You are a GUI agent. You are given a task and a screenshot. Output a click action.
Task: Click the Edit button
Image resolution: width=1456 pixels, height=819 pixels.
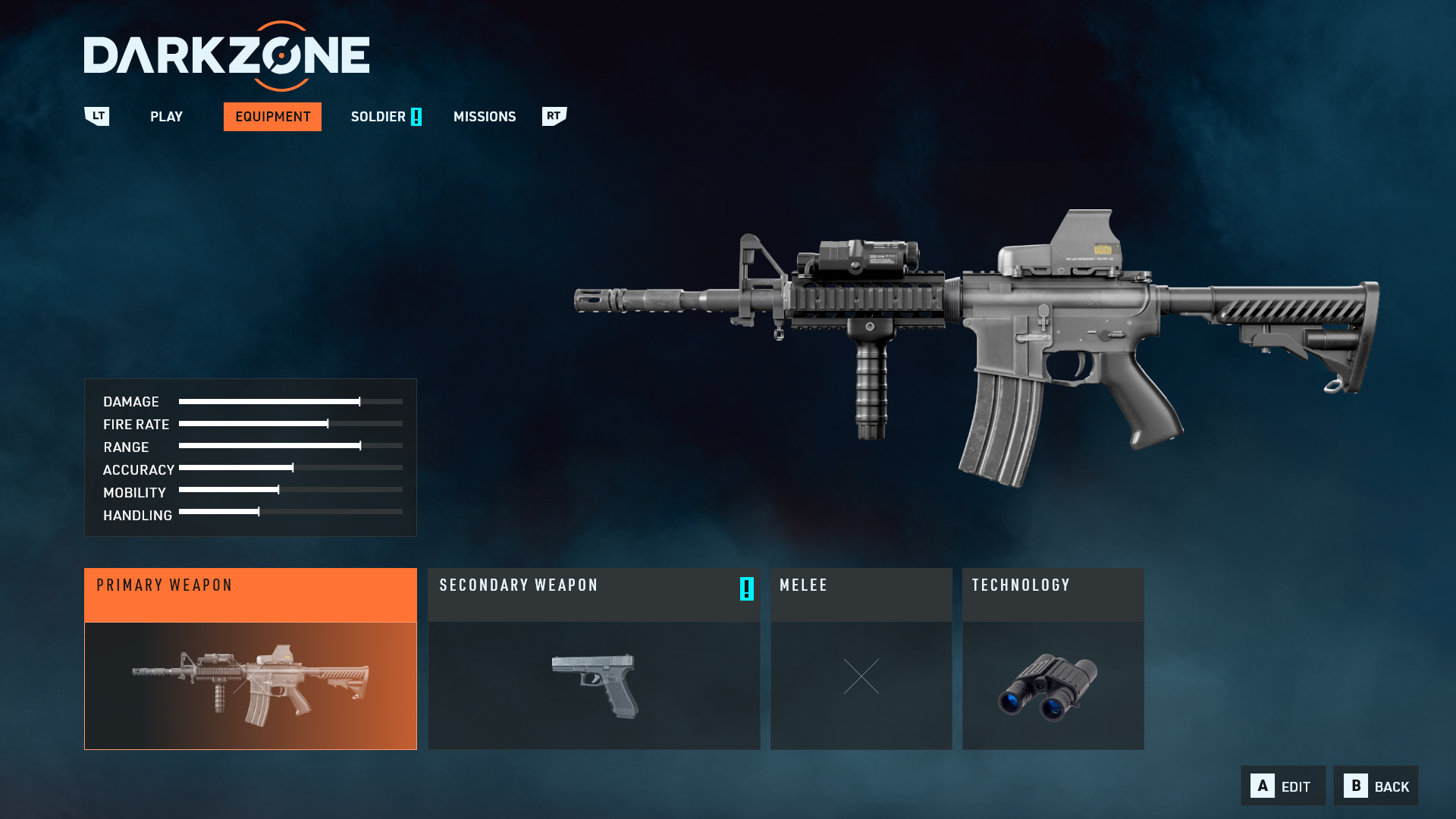[x=1283, y=786]
